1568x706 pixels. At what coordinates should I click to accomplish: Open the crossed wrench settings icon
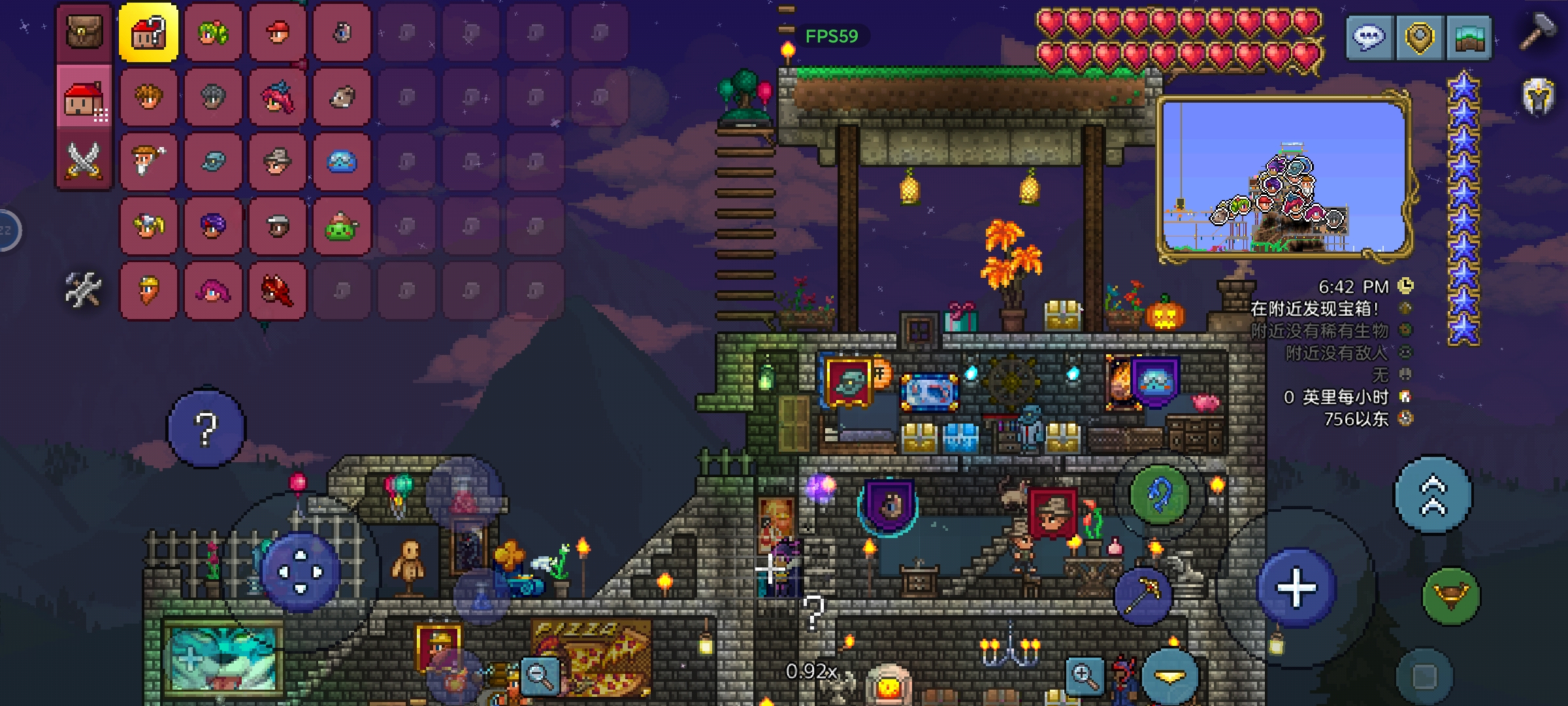click(x=83, y=289)
